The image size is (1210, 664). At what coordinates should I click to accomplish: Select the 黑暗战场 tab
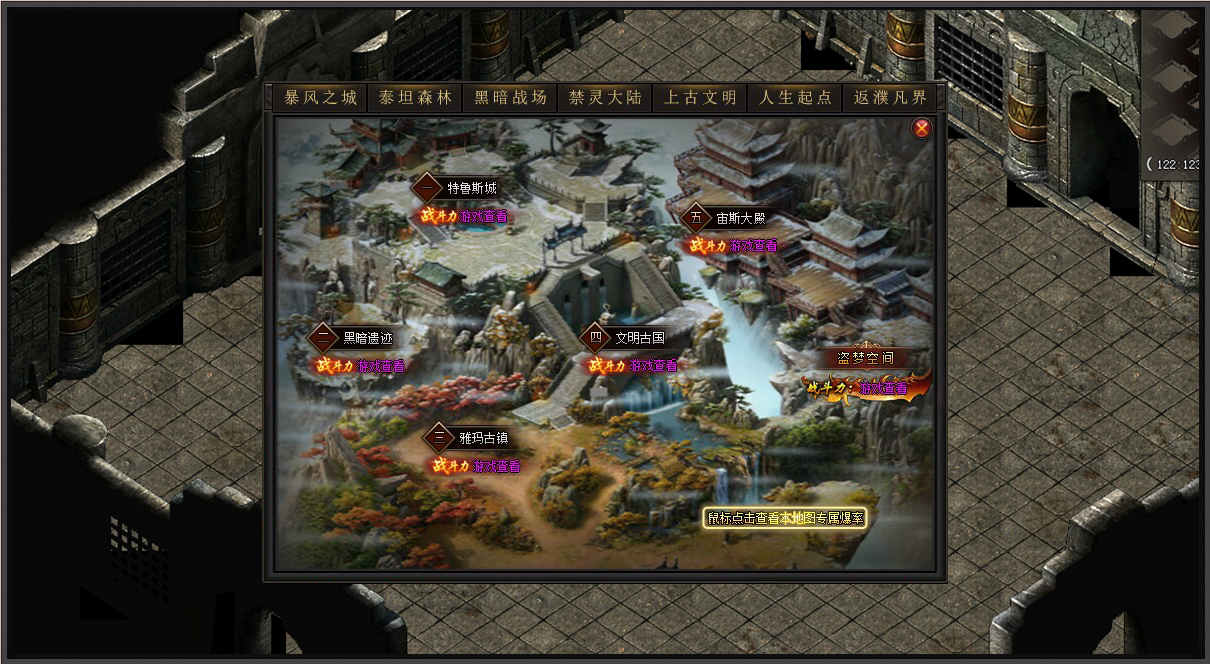click(x=510, y=98)
